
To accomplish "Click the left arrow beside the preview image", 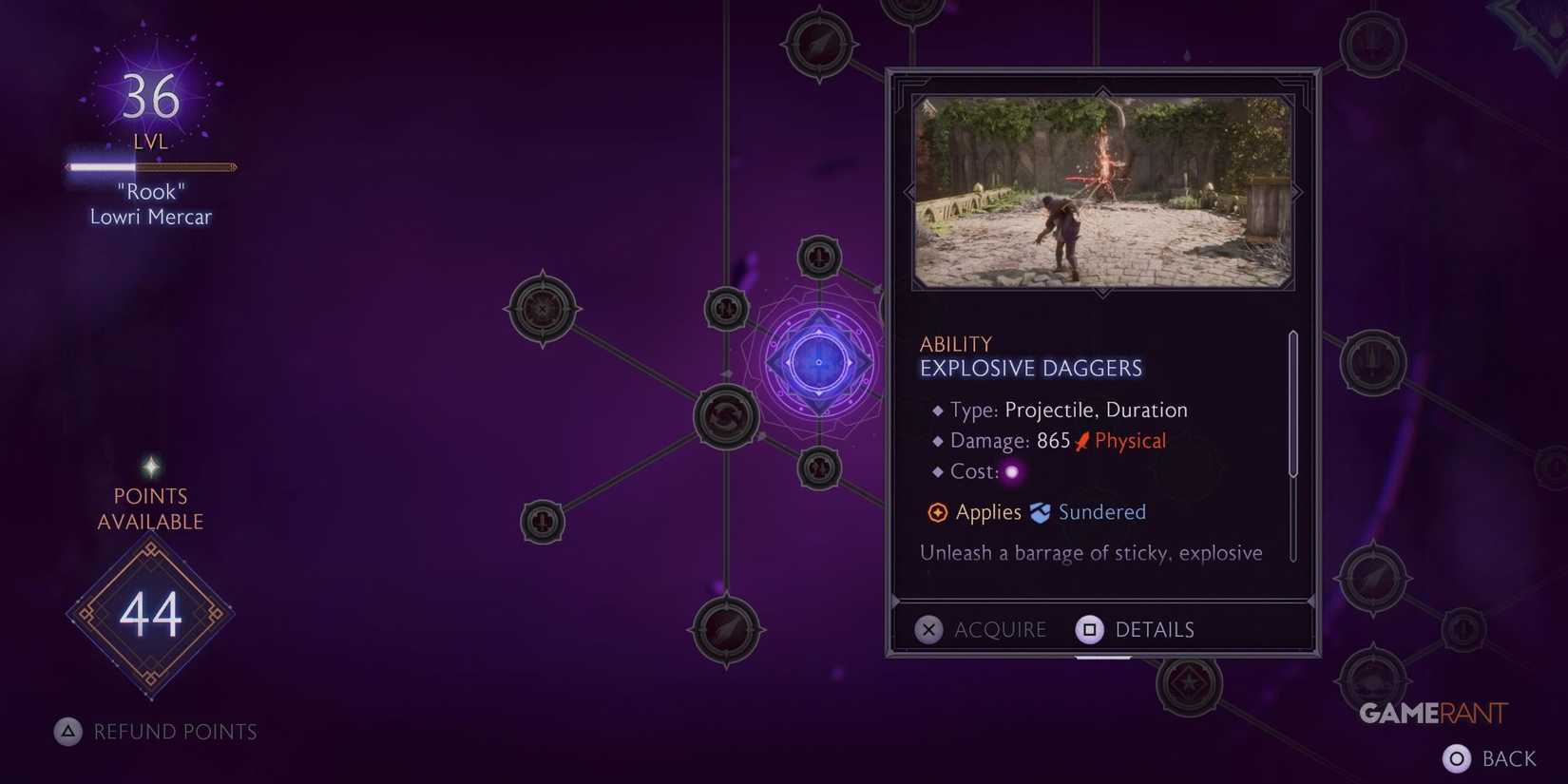I will [x=908, y=190].
